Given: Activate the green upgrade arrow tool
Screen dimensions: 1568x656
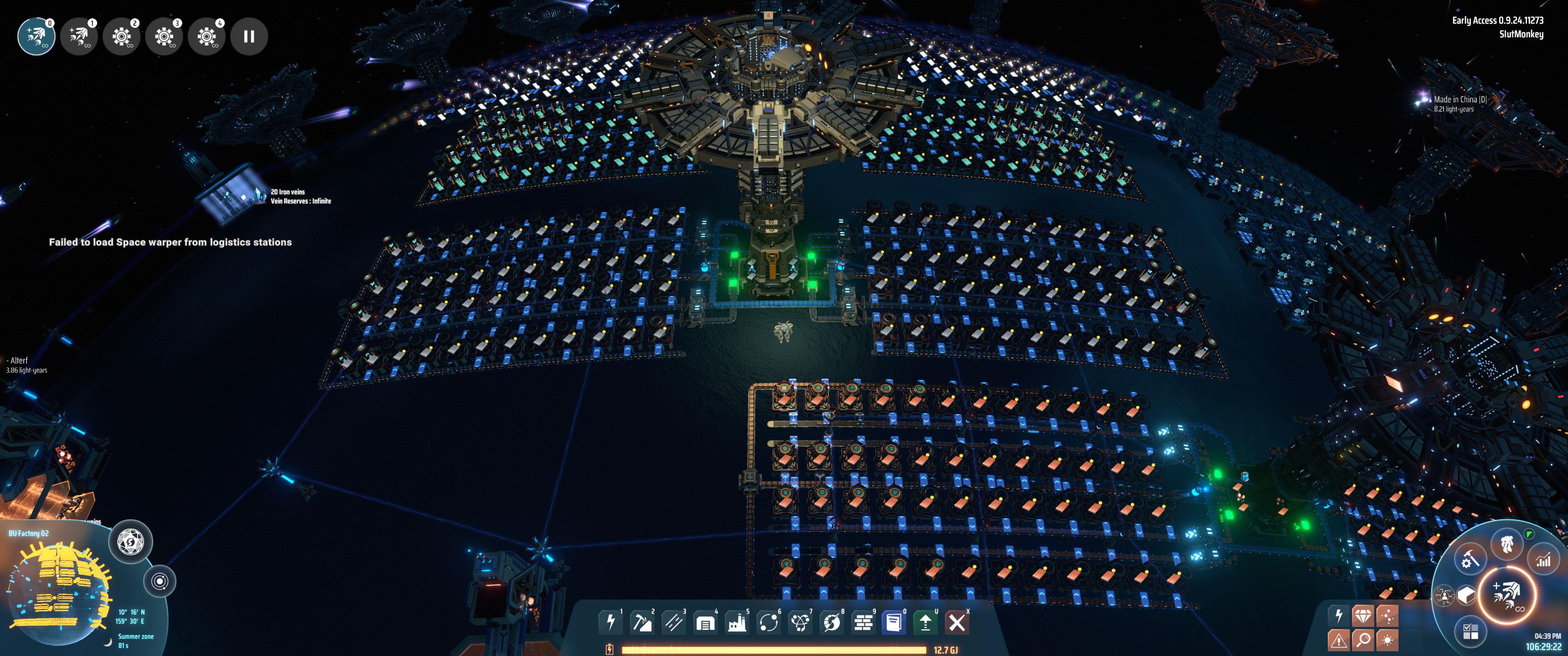Looking at the screenshot, I should coord(925,622).
